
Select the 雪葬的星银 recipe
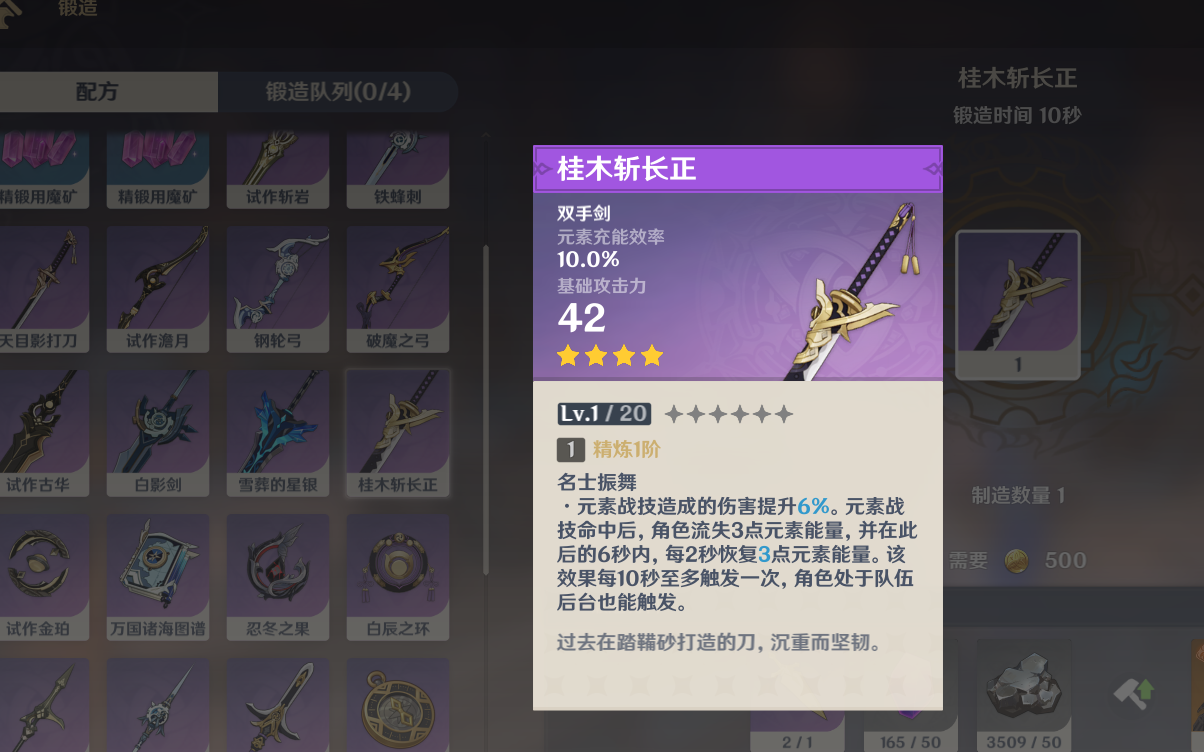pyautogui.click(x=277, y=432)
